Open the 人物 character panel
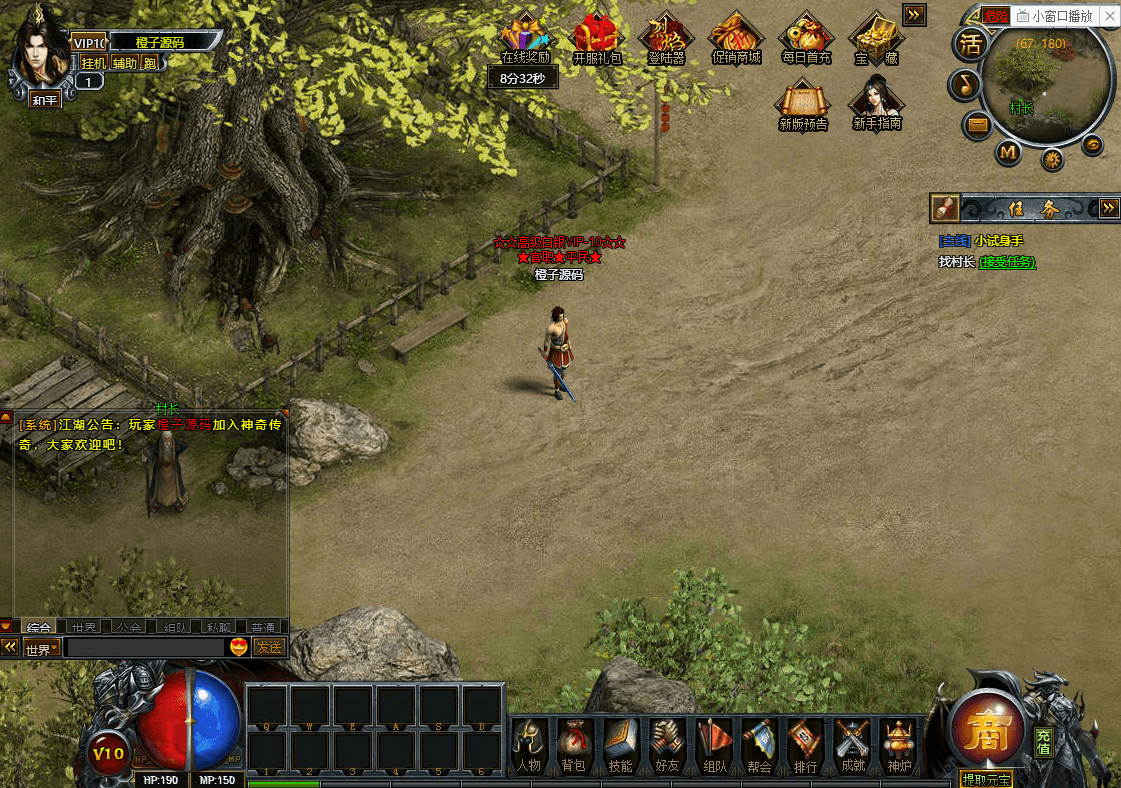This screenshot has height=788, width=1121. (529, 745)
